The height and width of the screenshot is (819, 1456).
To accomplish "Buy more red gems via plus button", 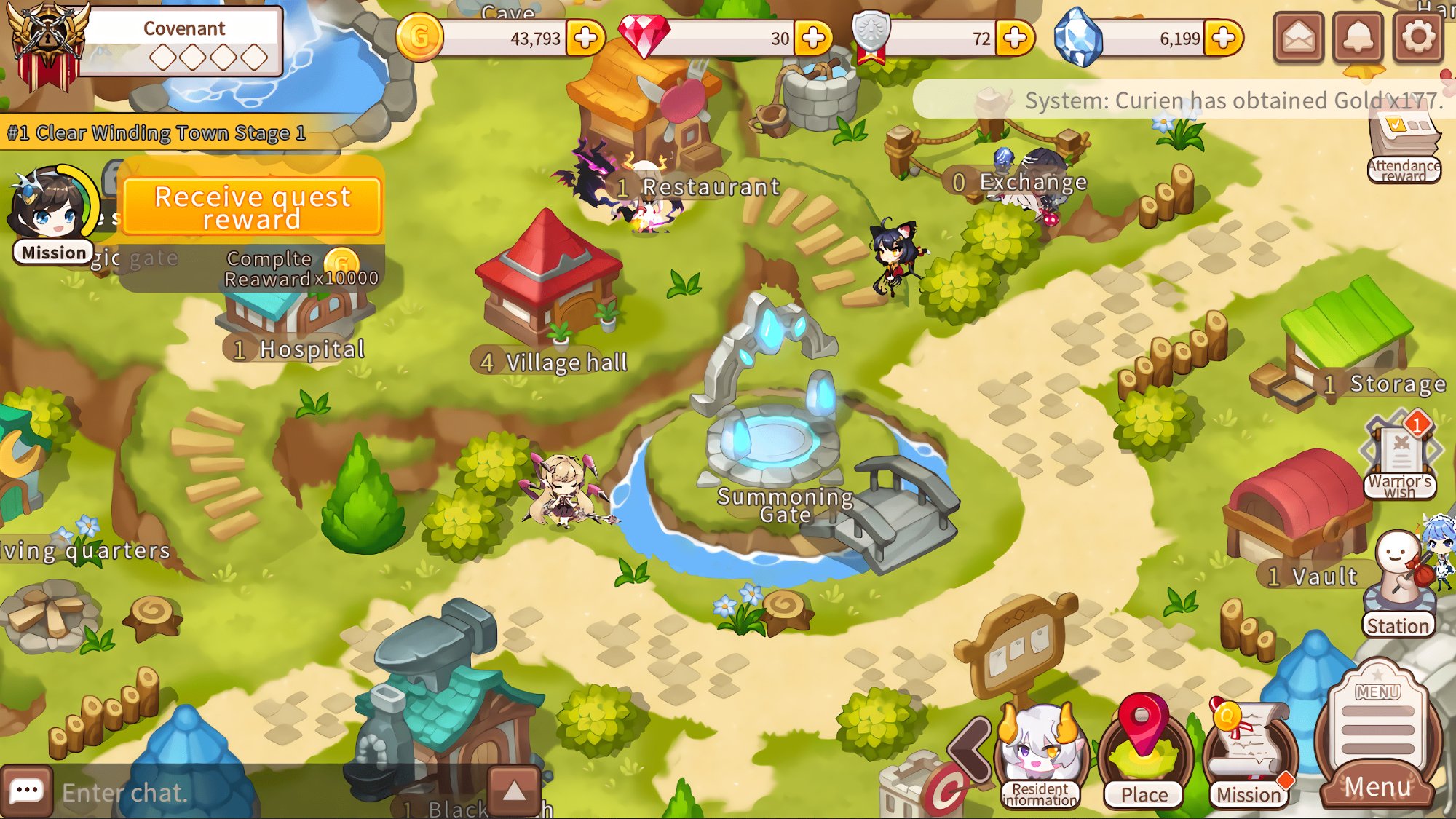I will pyautogui.click(x=813, y=38).
